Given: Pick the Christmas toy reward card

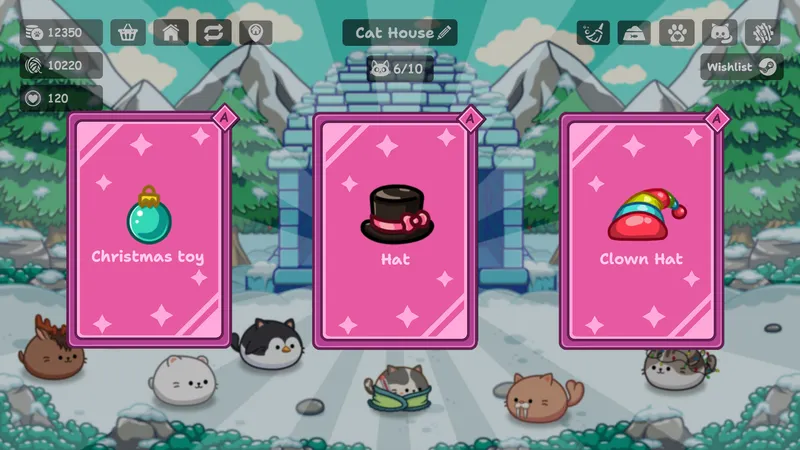Looking at the screenshot, I should point(148,230).
